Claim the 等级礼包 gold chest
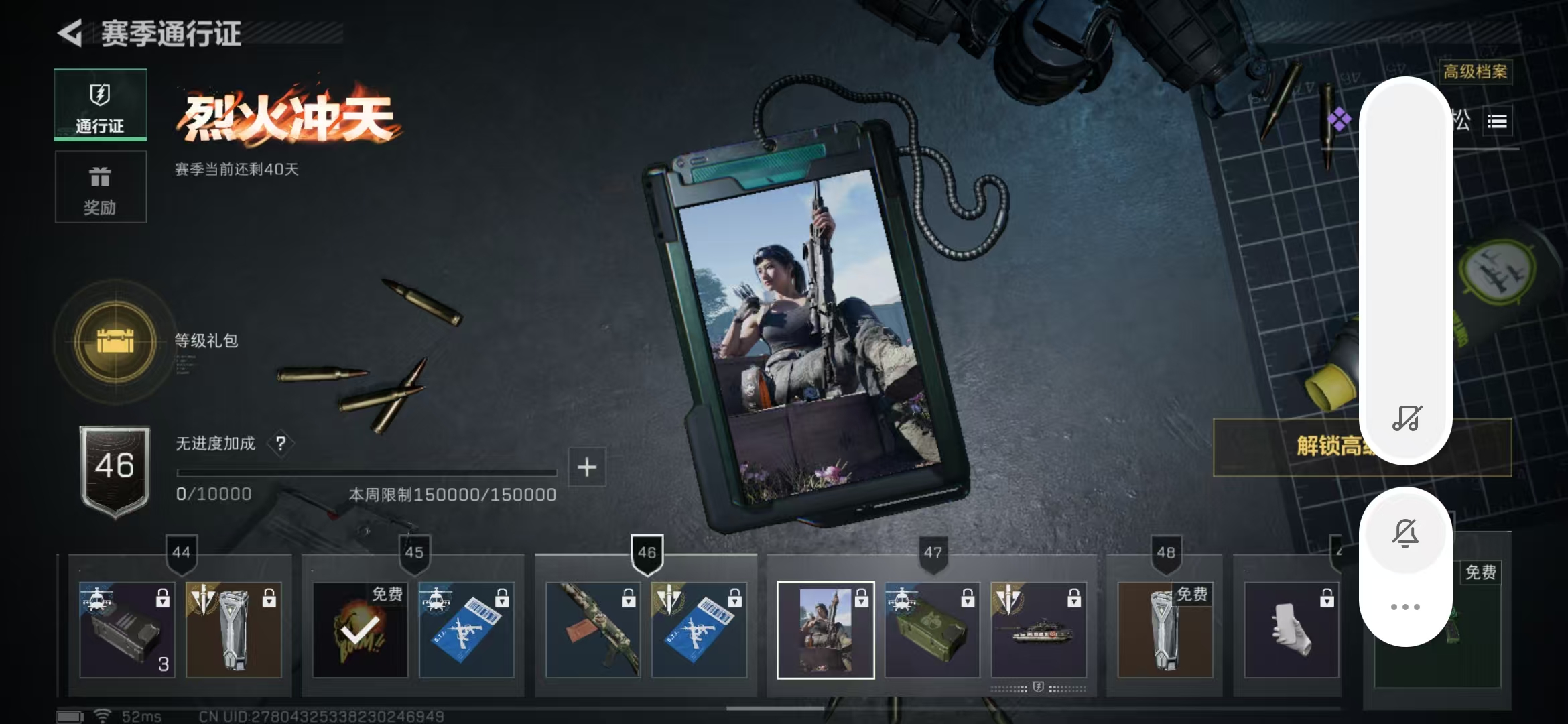The width and height of the screenshot is (1568, 724). (115, 341)
